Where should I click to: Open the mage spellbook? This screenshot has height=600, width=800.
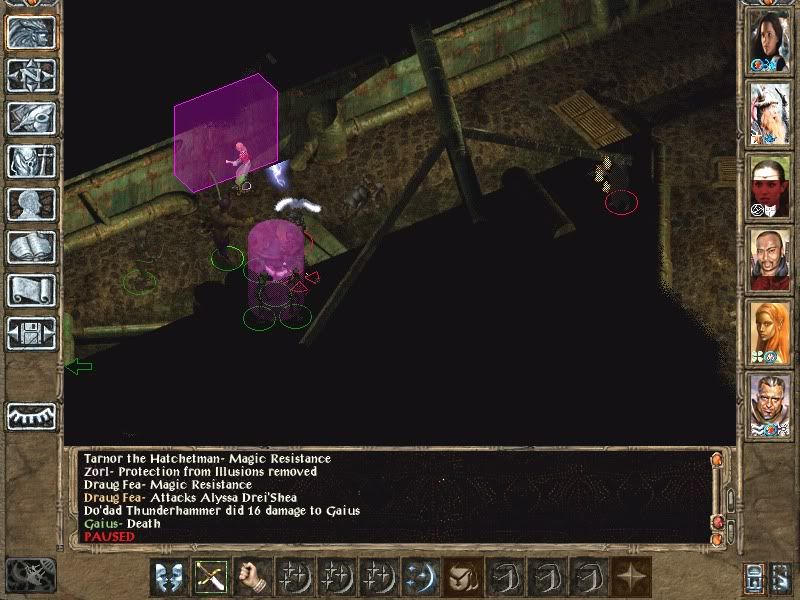(31, 247)
